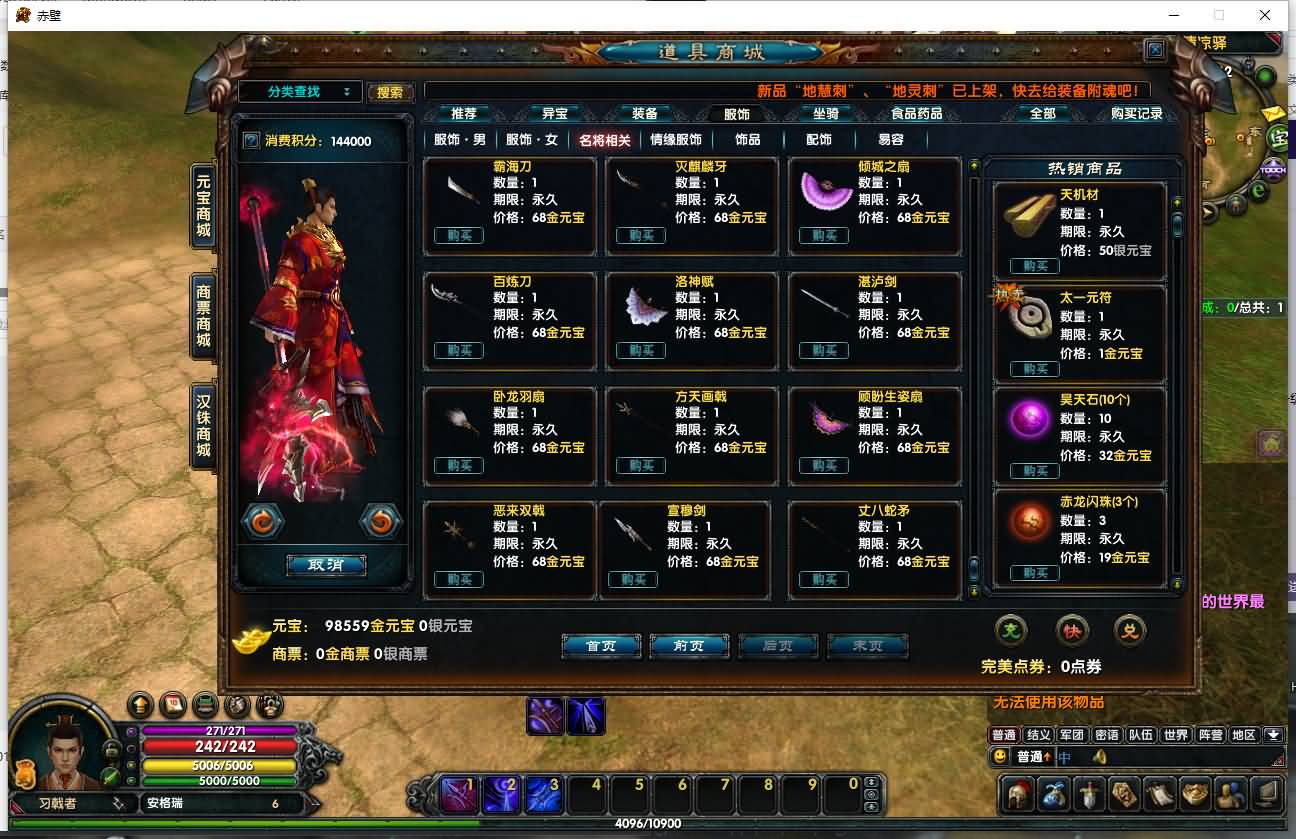Switch to the 推荐 tab

tap(464, 114)
